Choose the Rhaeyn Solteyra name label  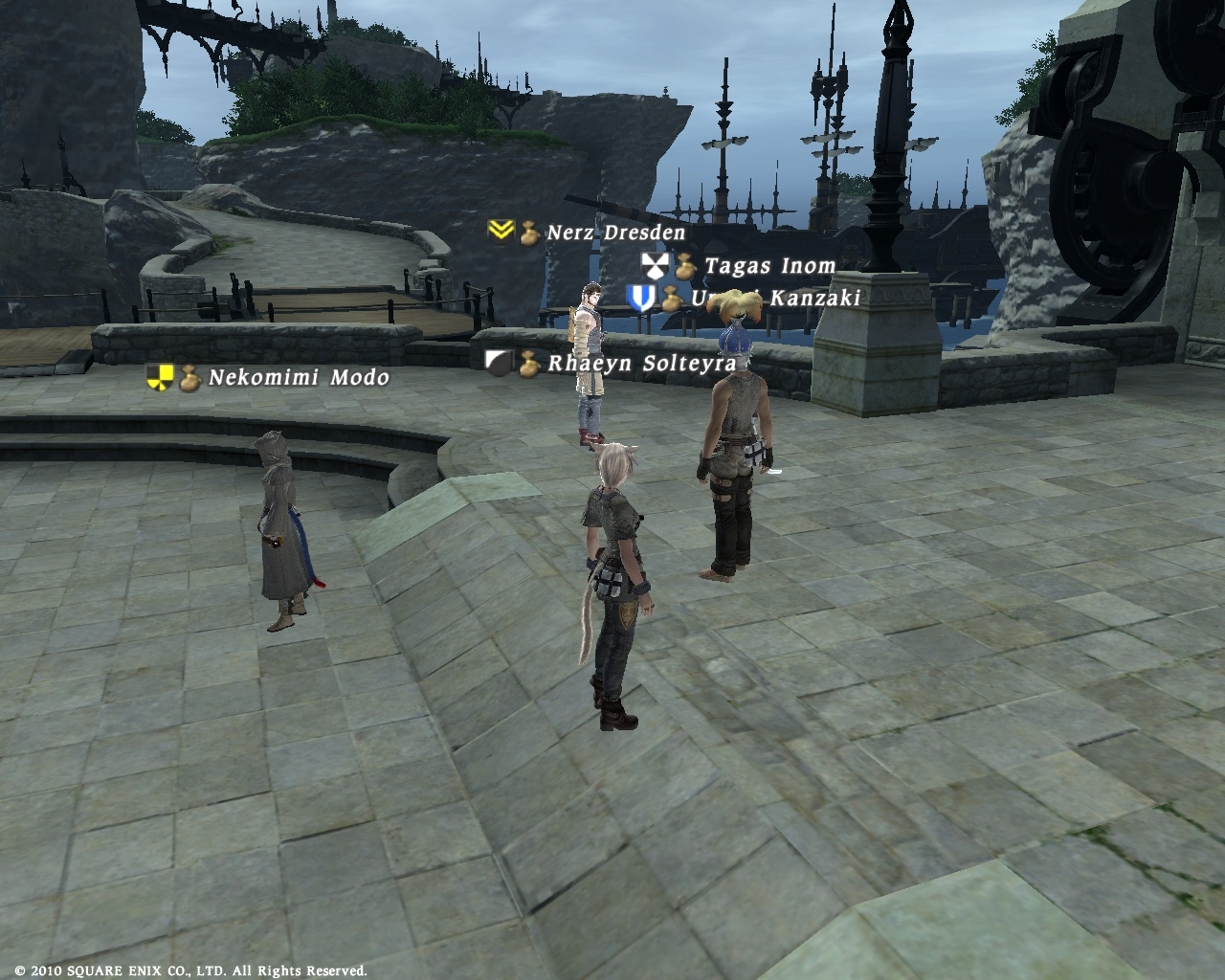[641, 364]
